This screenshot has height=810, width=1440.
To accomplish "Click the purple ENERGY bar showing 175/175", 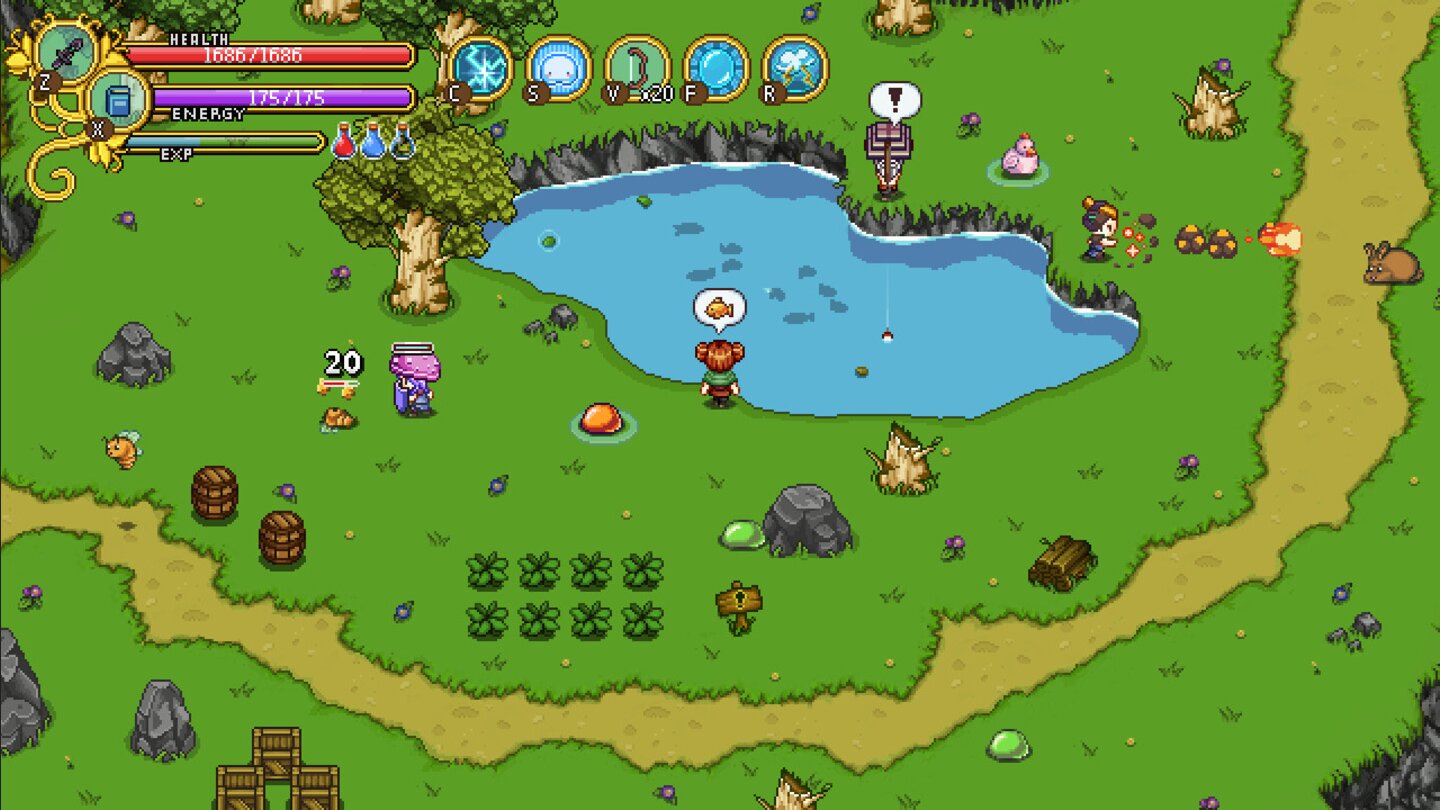I will (280, 97).
